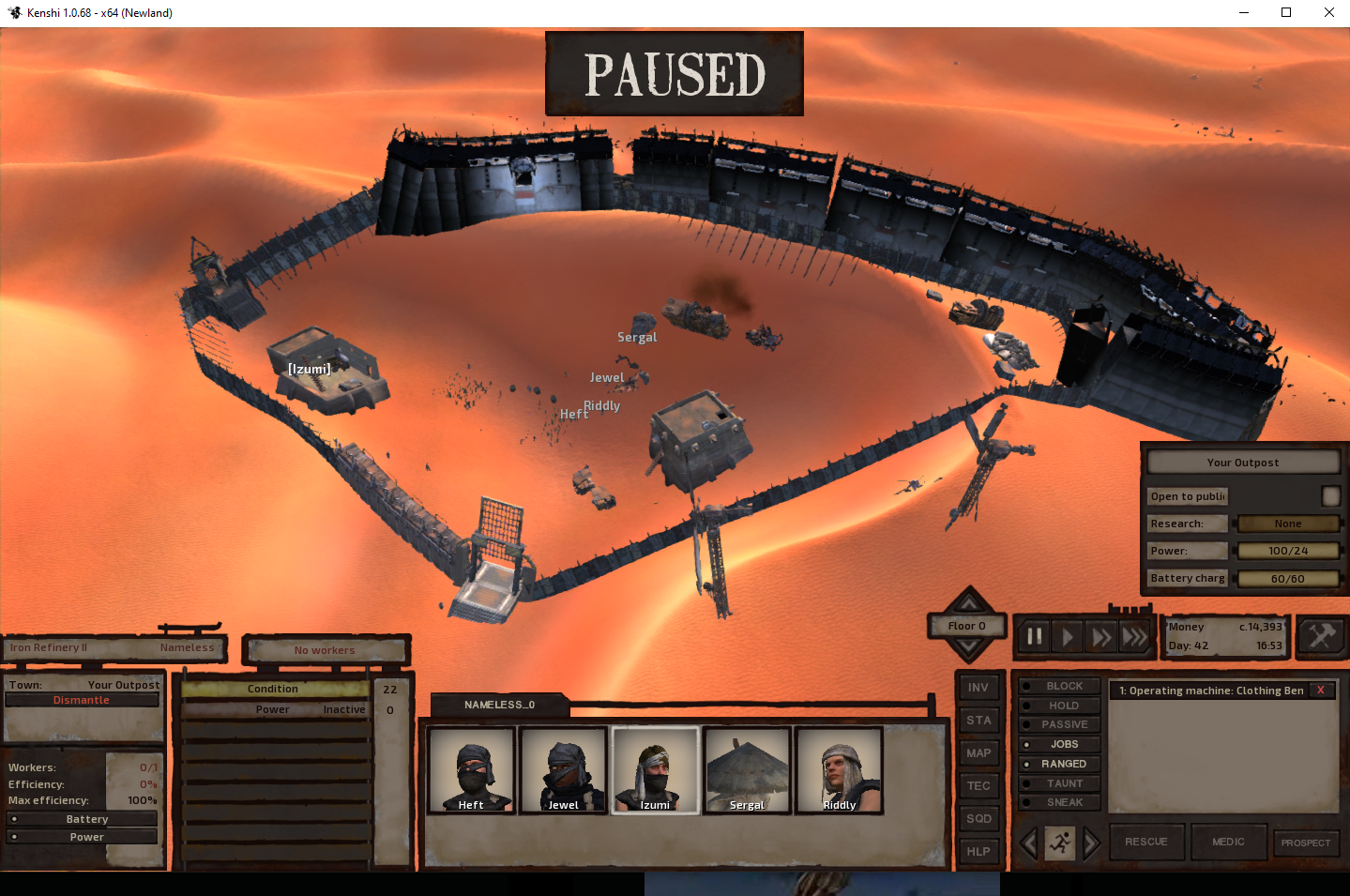
Task: Tick the Open to public checkbox
Action: click(x=1330, y=496)
